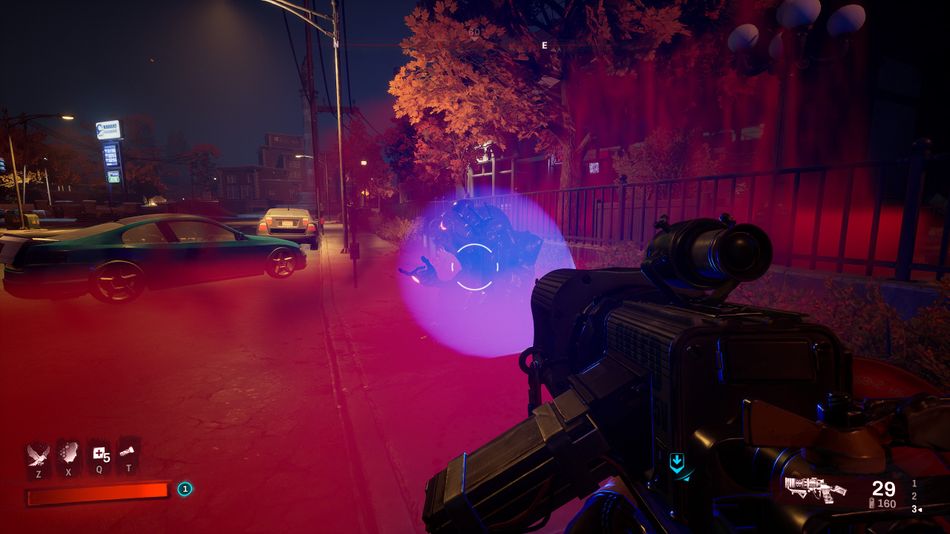This screenshot has height=534, width=950.
Task: Use the med kit item
Action: pyautogui.click(x=98, y=455)
